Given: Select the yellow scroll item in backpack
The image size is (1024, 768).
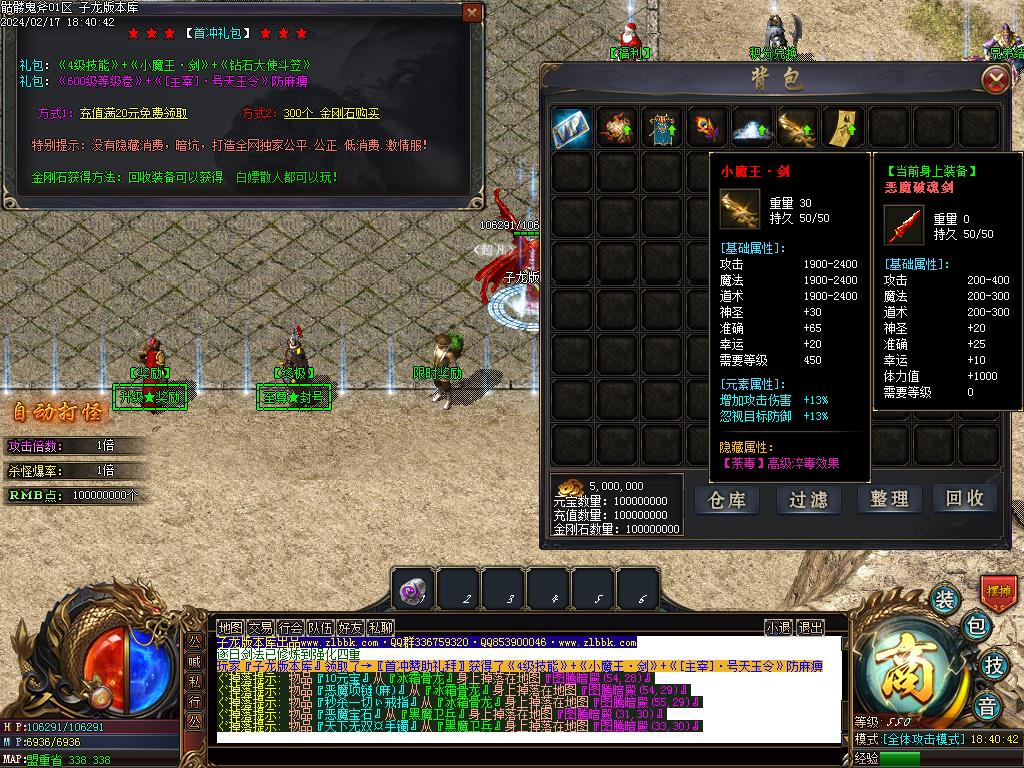Looking at the screenshot, I should point(842,127).
